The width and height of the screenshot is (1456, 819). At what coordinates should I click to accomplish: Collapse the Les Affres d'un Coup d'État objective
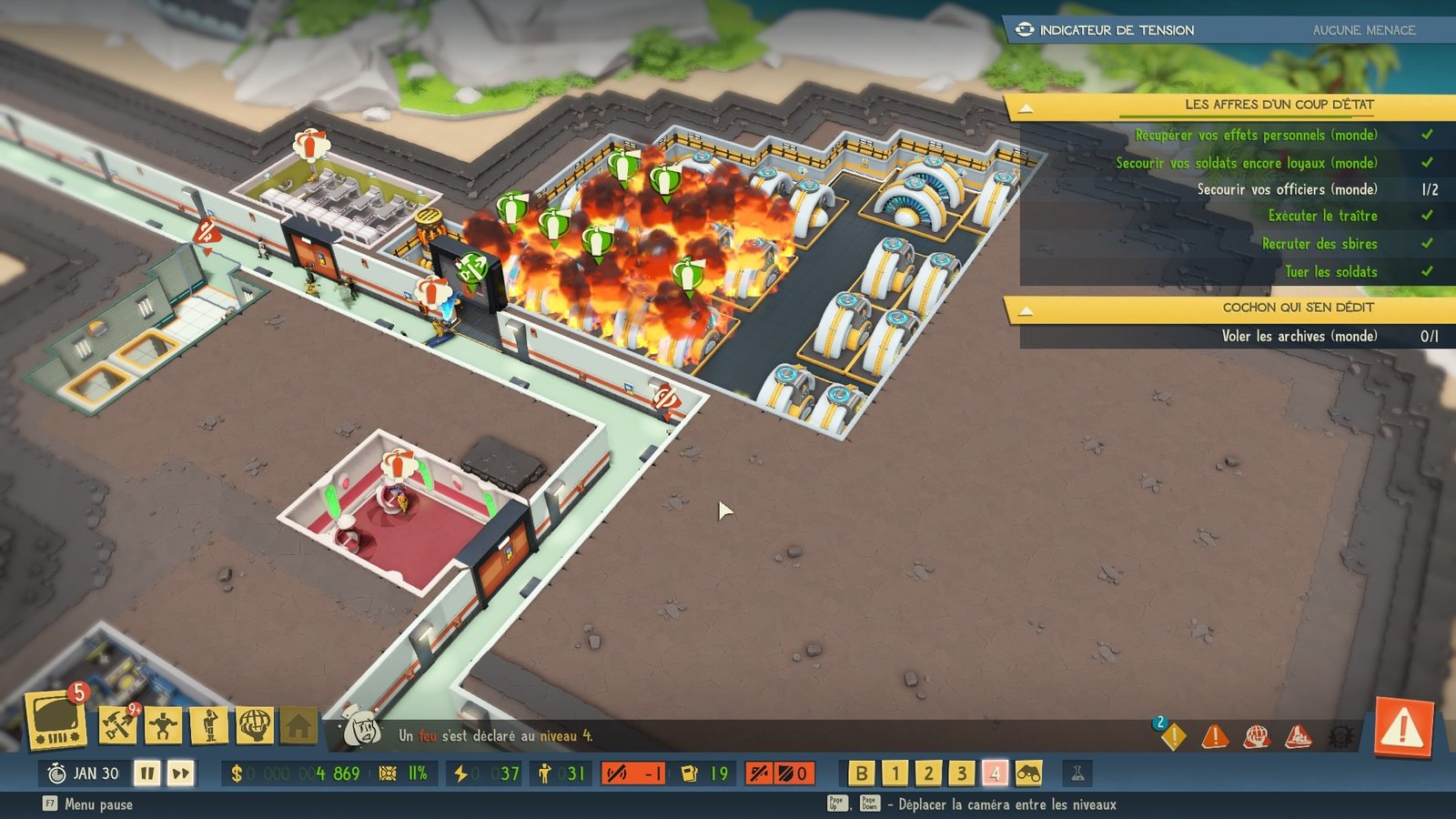(1026, 107)
